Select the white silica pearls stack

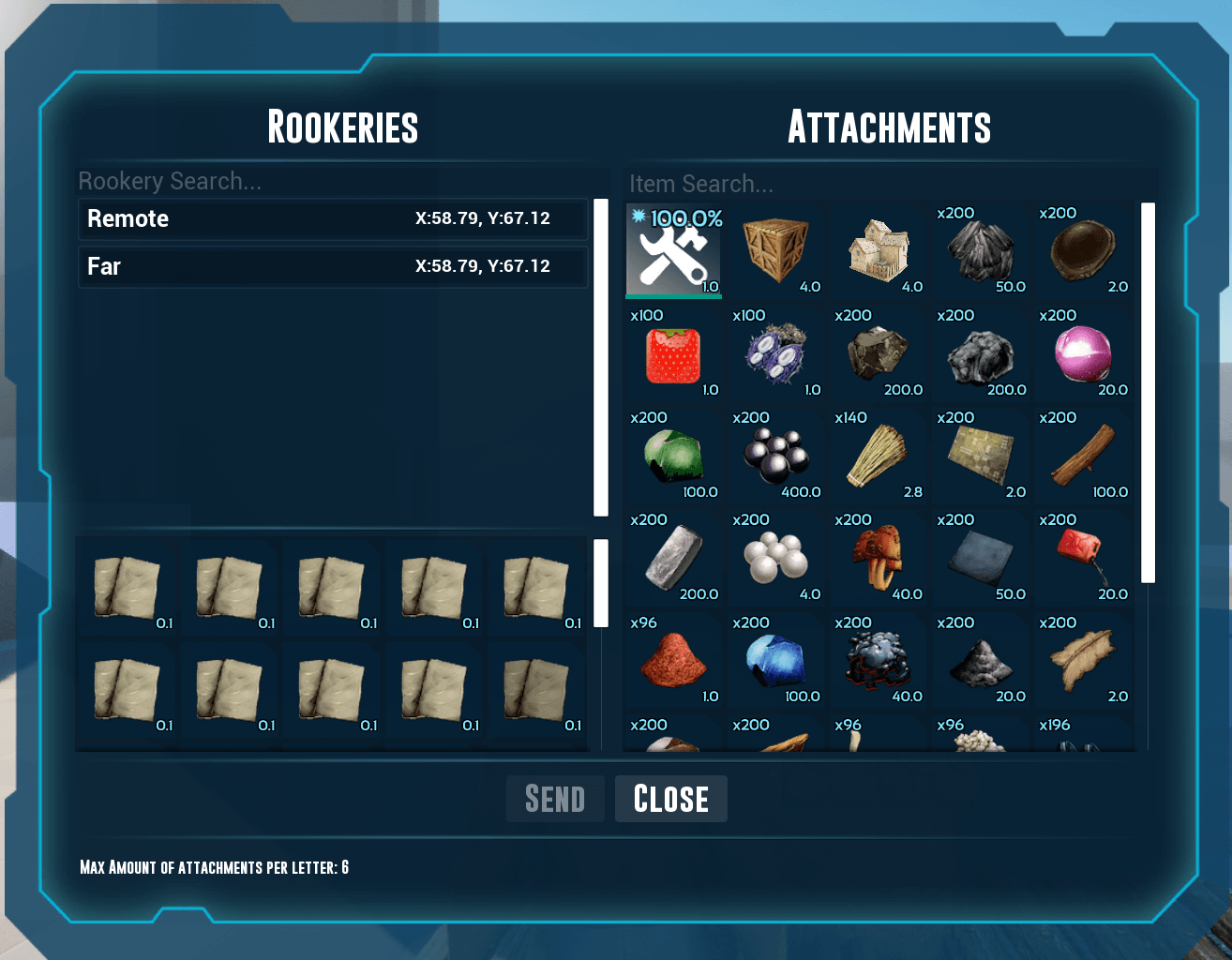tap(775, 558)
